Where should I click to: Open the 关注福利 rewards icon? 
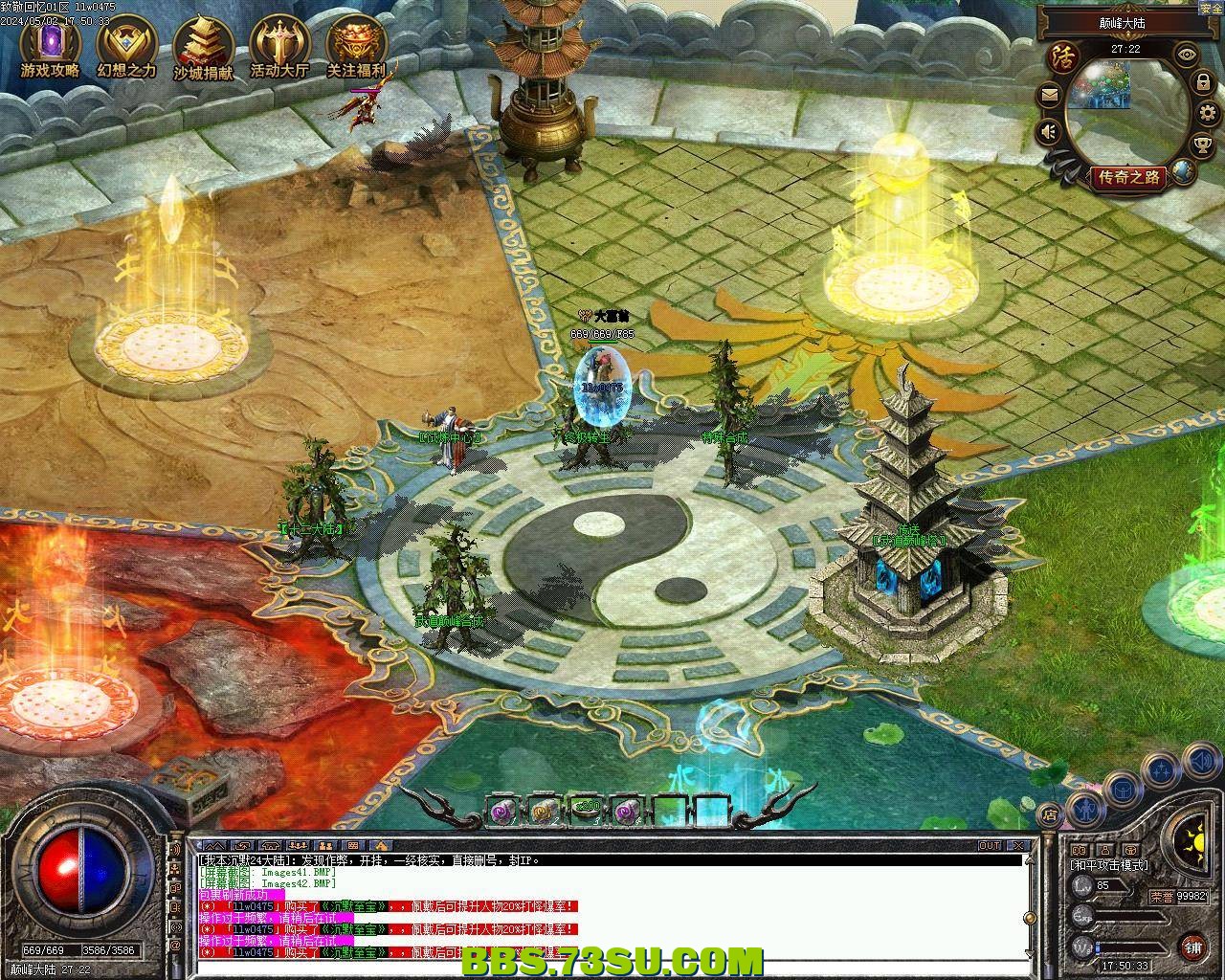pyautogui.click(x=356, y=46)
